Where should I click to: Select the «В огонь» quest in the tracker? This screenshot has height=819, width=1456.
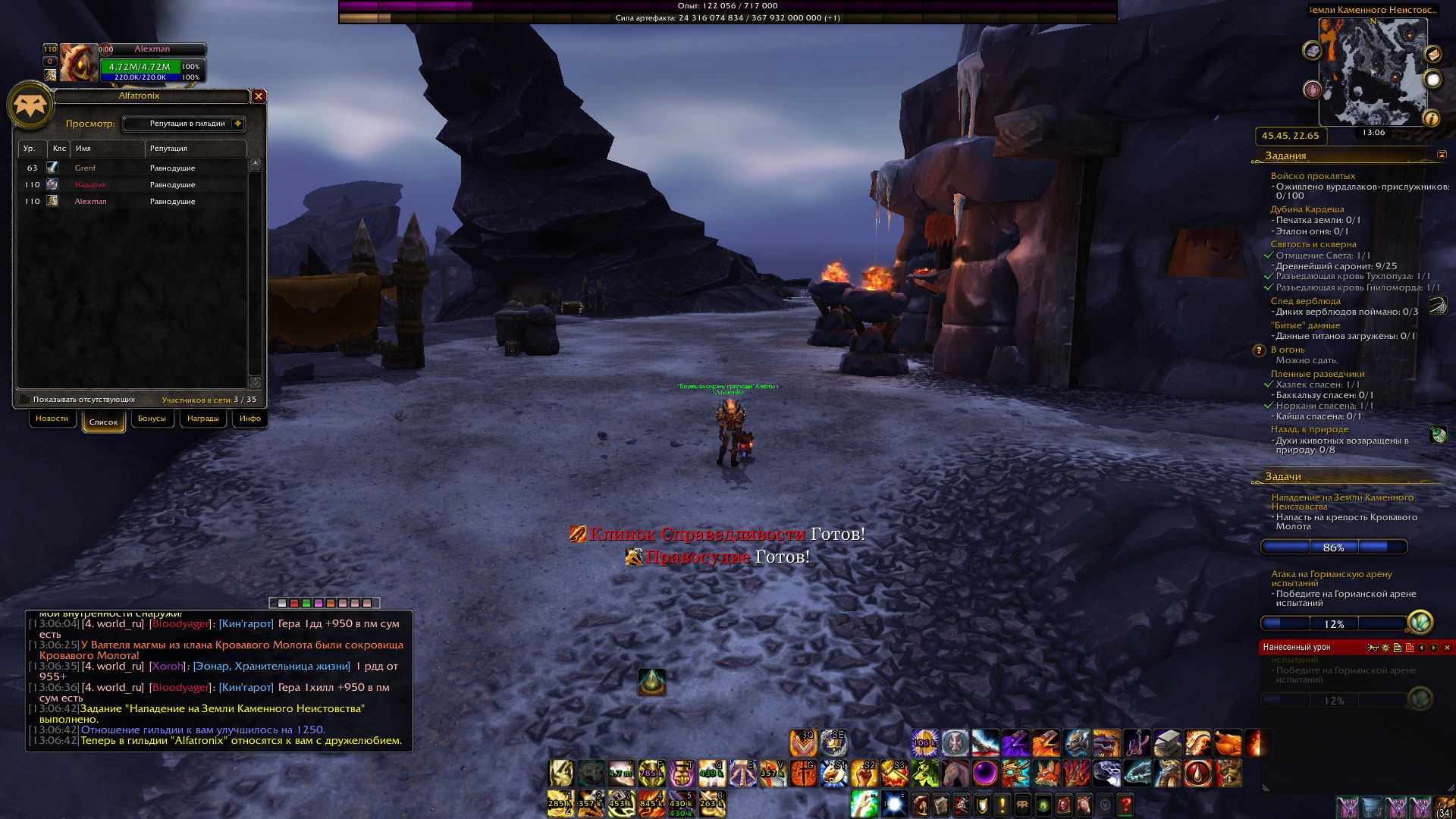click(x=1288, y=350)
